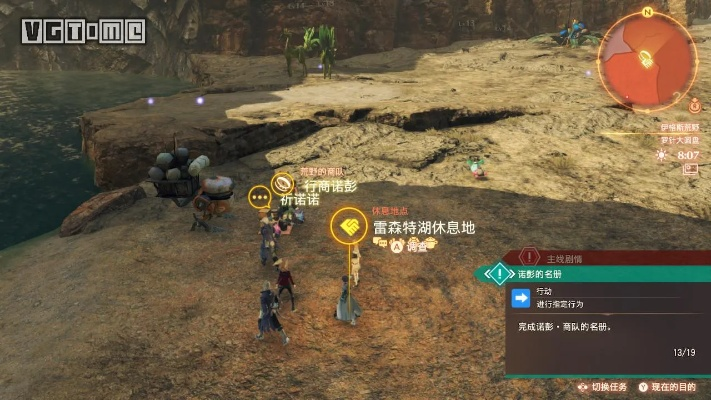The width and height of the screenshot is (711, 400).
Task: Click the sun weather icon
Action: (x=661, y=155)
